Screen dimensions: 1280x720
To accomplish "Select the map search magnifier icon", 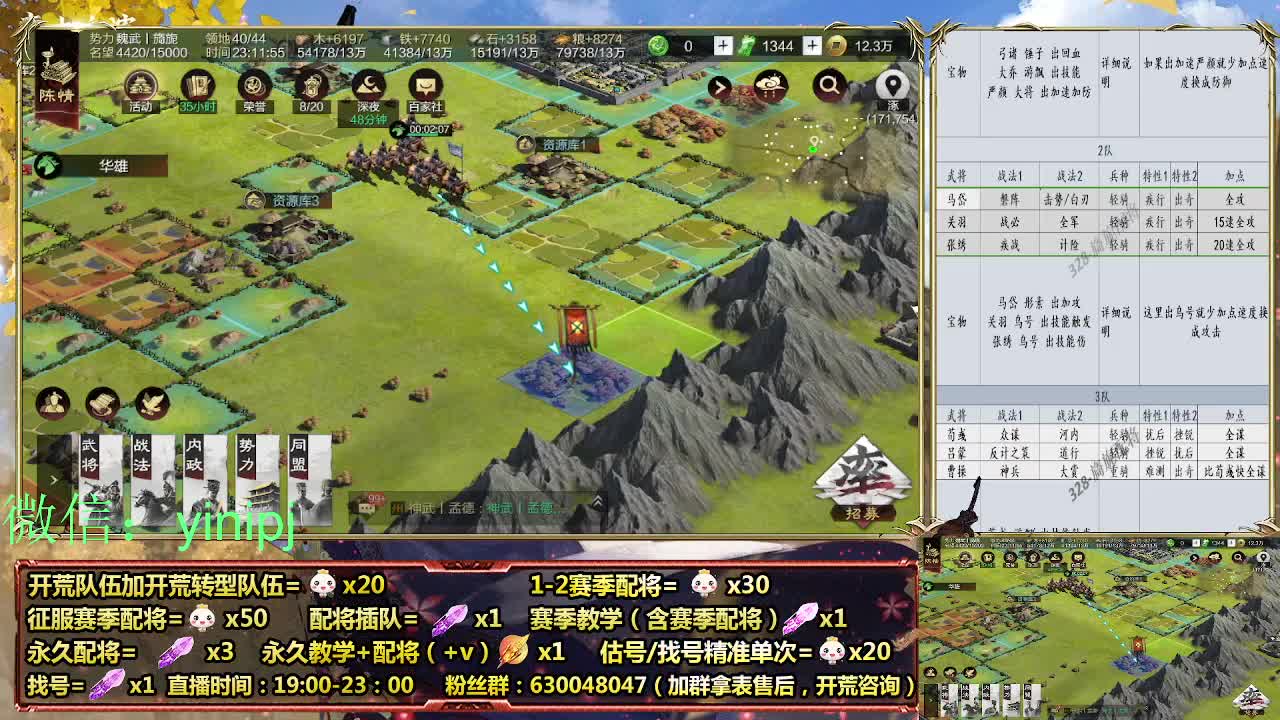I will point(832,84).
